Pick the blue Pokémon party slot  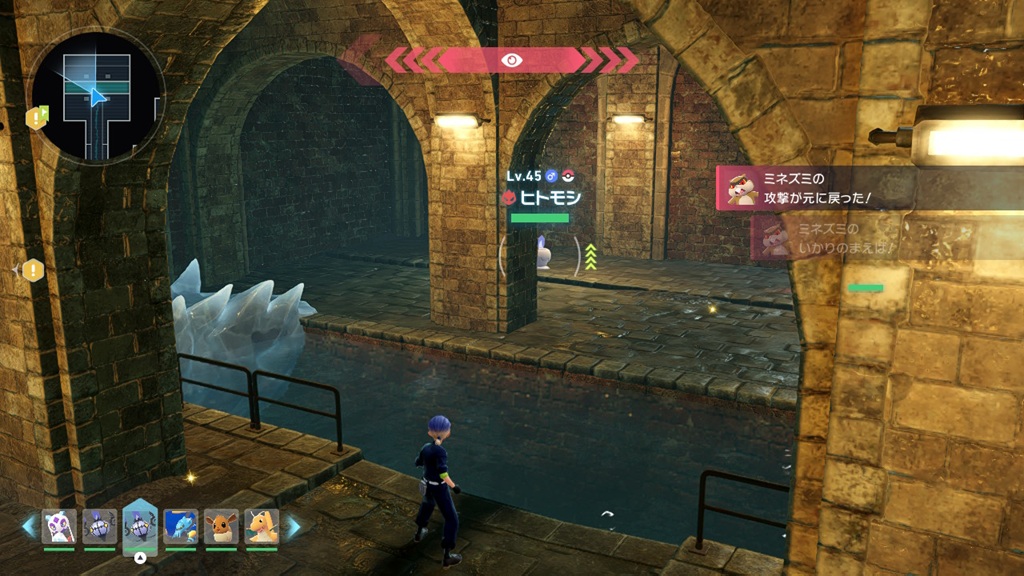(181, 526)
